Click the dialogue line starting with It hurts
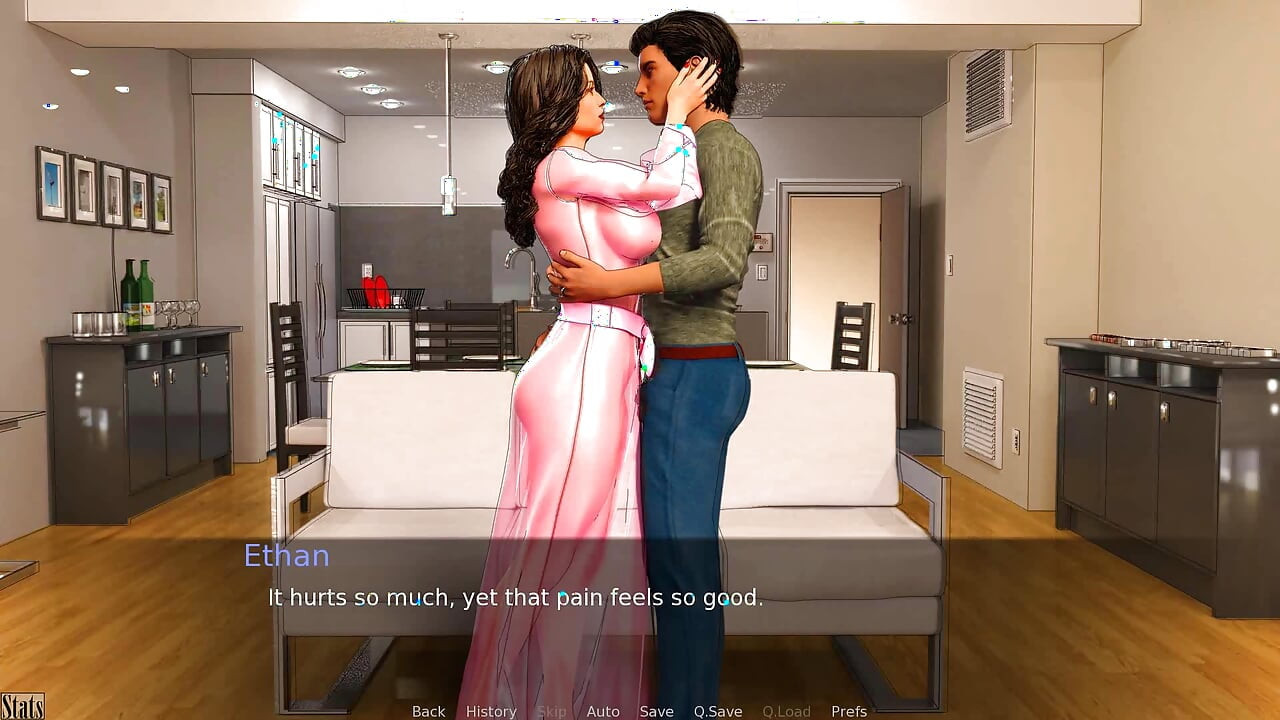This screenshot has height=720, width=1280. tap(513, 597)
